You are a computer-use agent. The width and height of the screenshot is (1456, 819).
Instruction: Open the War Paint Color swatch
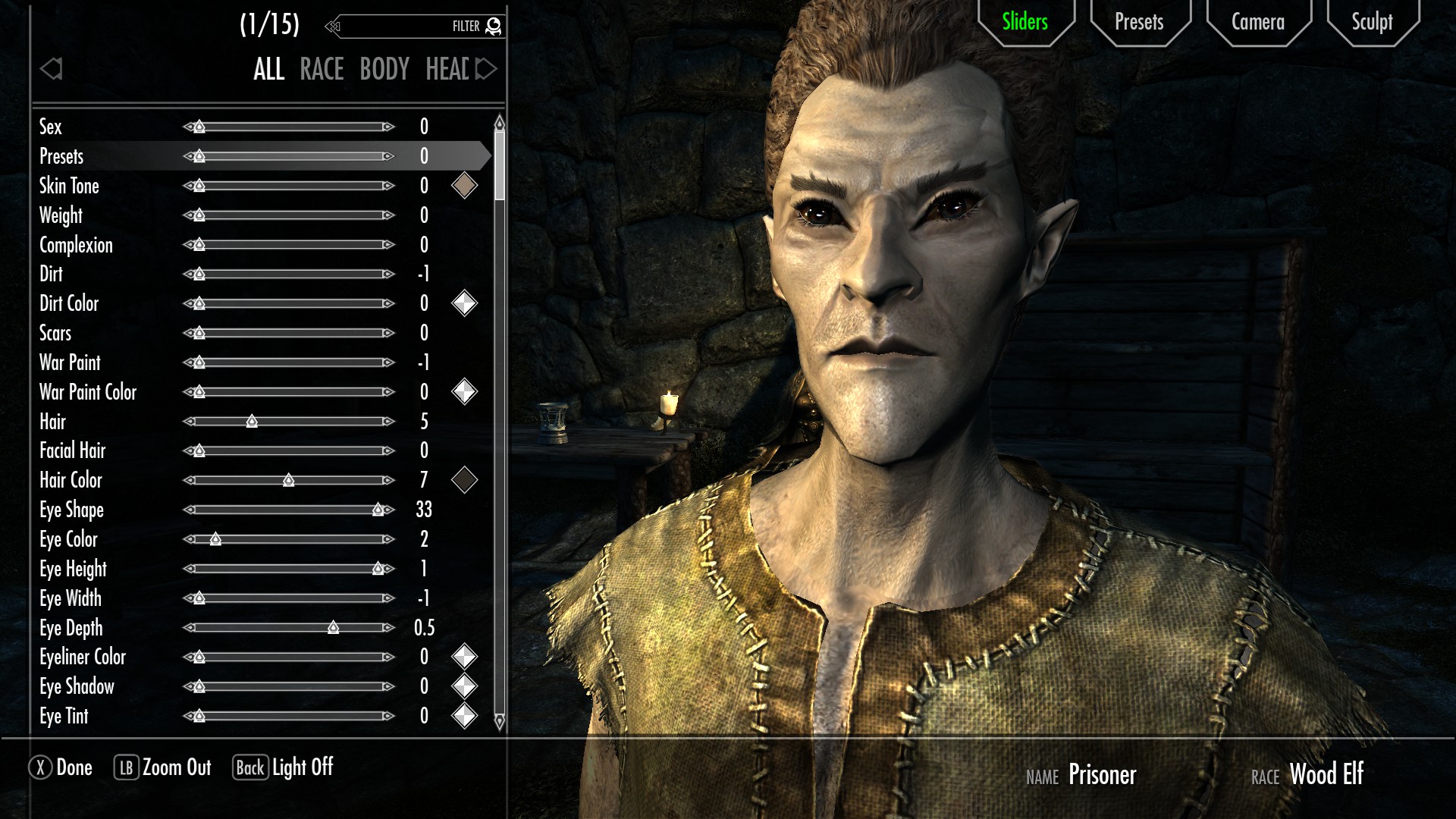coord(464,392)
